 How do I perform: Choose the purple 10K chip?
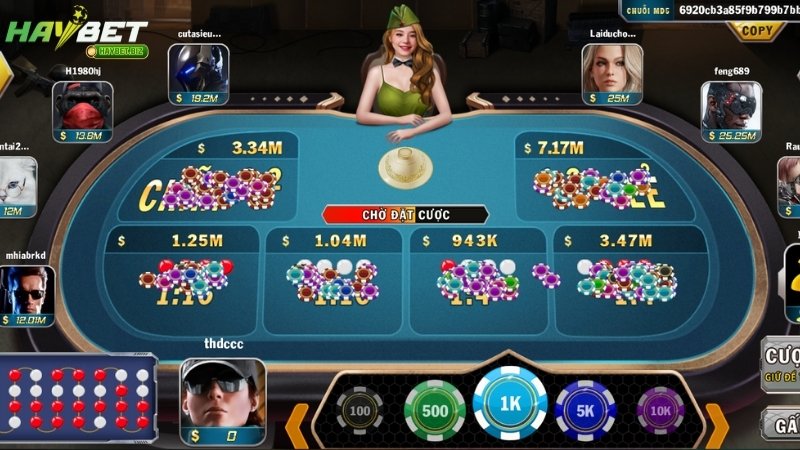(660, 409)
